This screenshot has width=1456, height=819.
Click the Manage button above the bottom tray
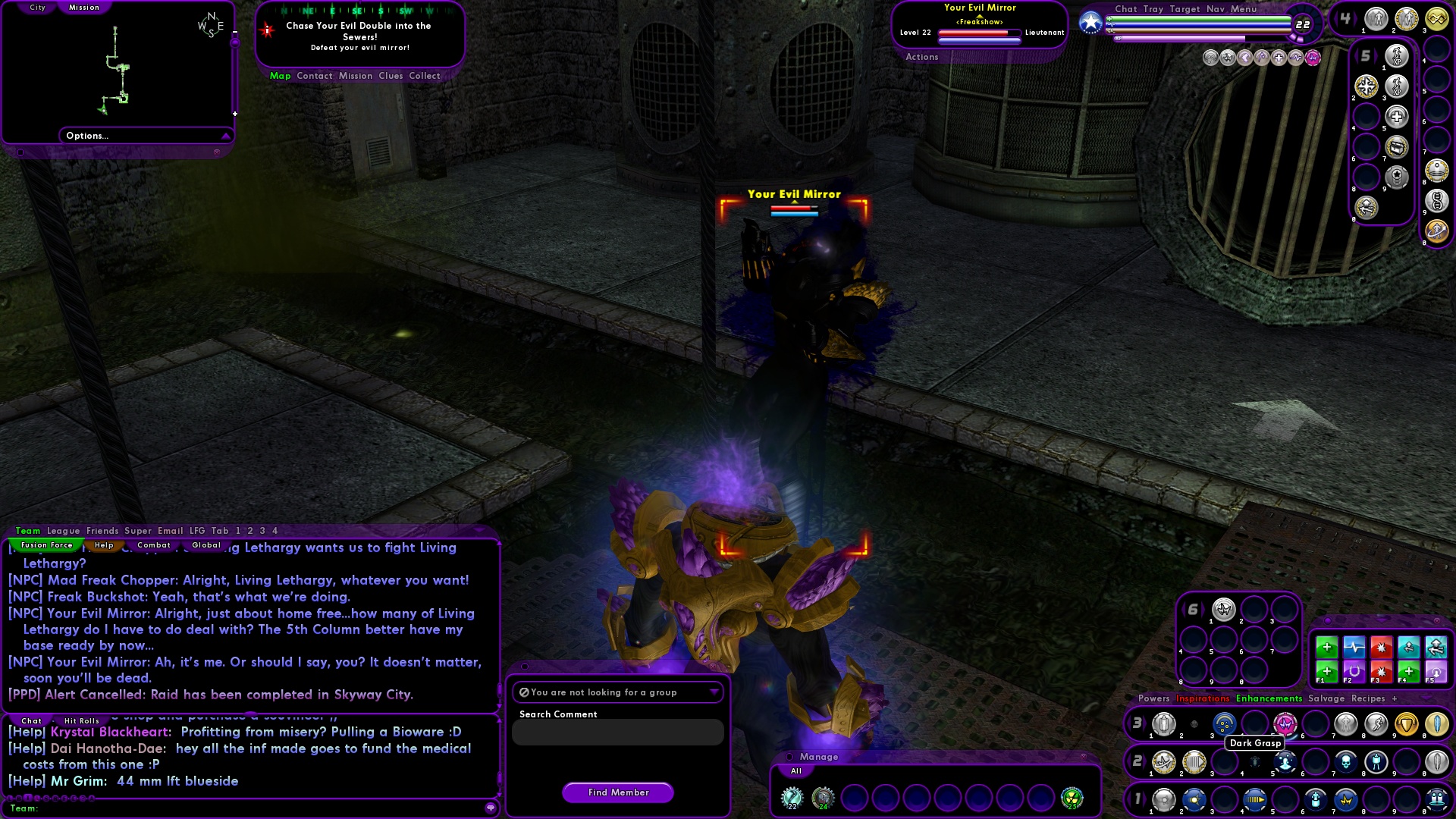(817, 757)
